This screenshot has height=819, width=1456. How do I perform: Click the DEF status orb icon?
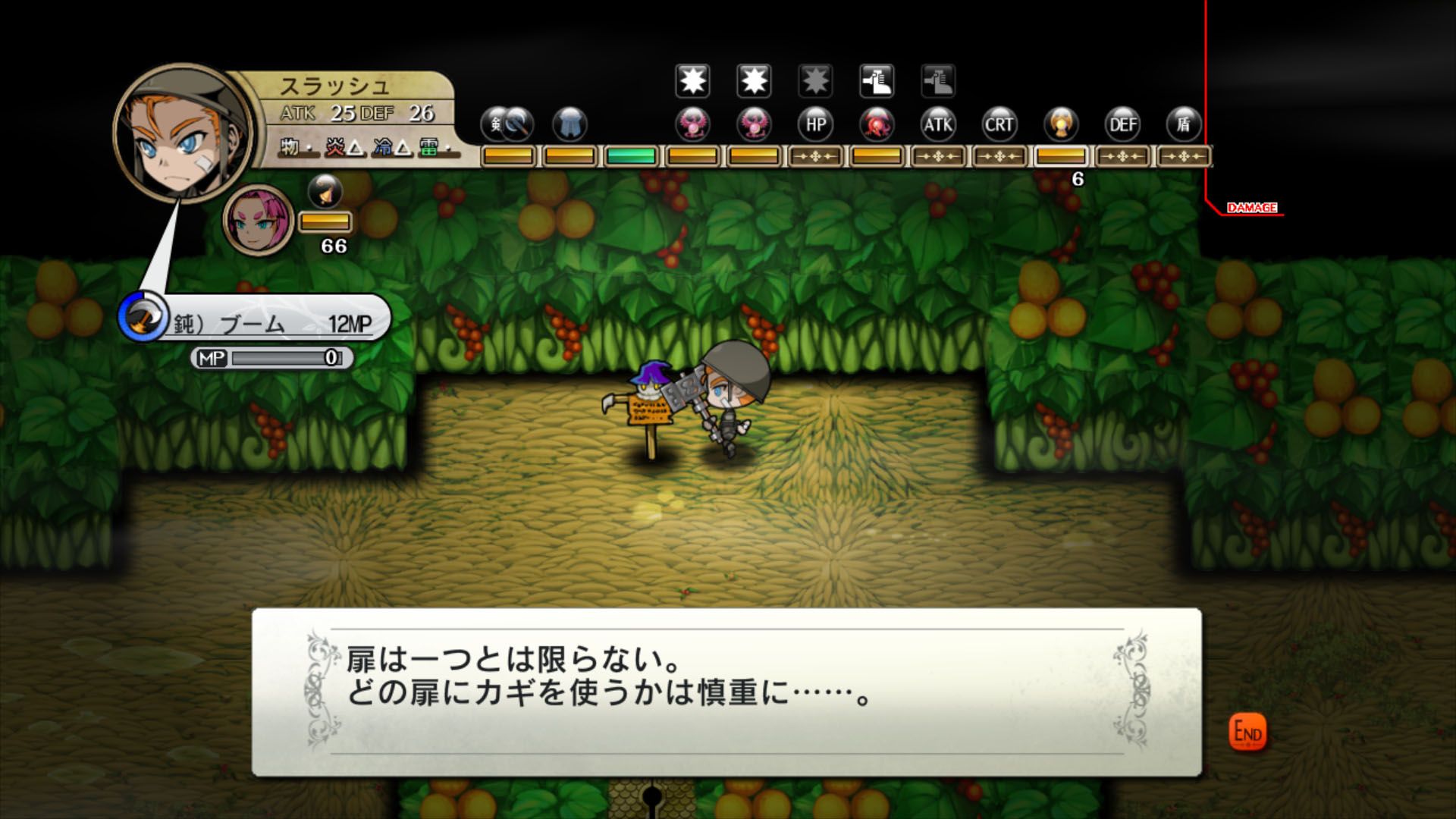click(1122, 124)
